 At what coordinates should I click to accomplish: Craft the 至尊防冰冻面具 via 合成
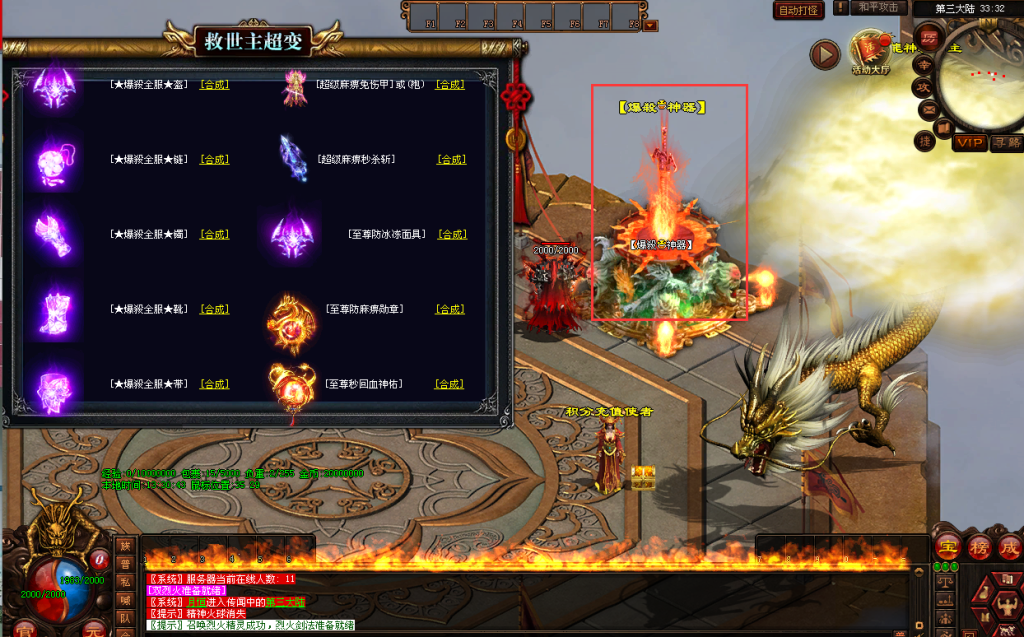(451, 234)
